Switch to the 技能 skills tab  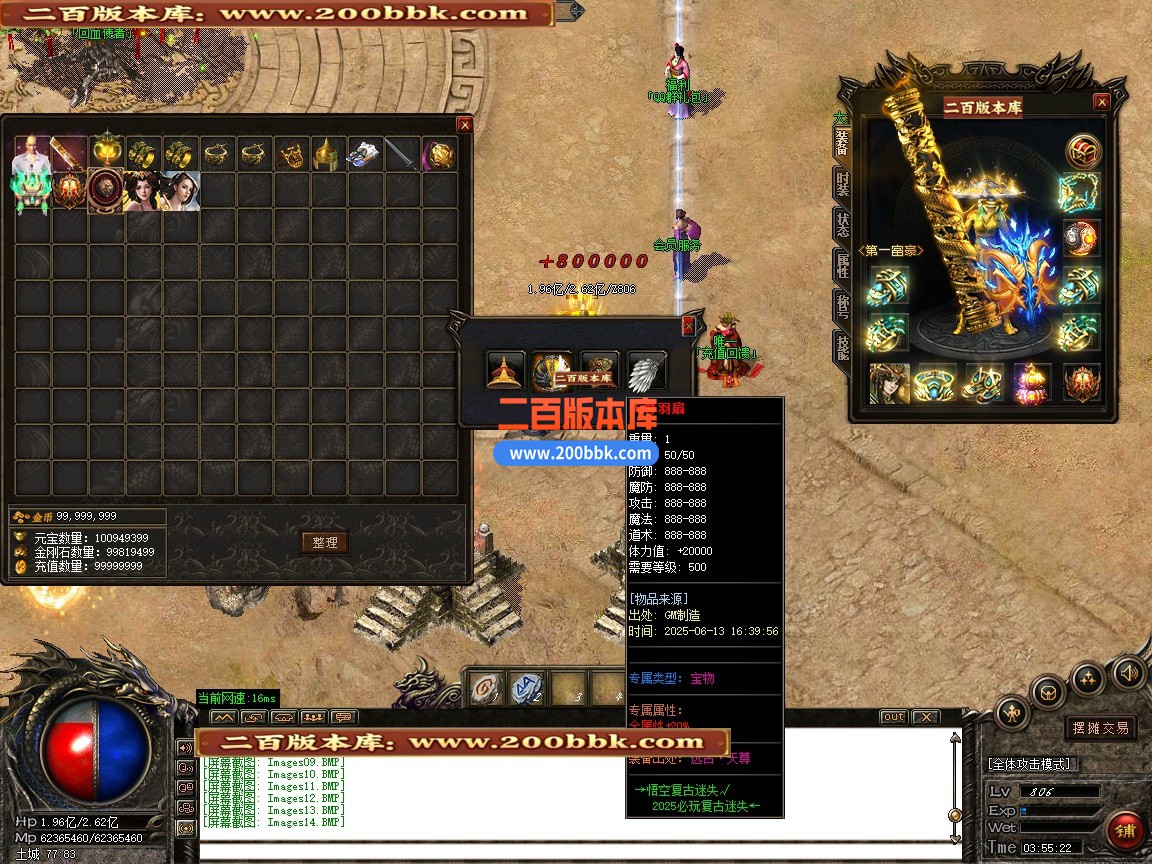pyautogui.click(x=842, y=348)
